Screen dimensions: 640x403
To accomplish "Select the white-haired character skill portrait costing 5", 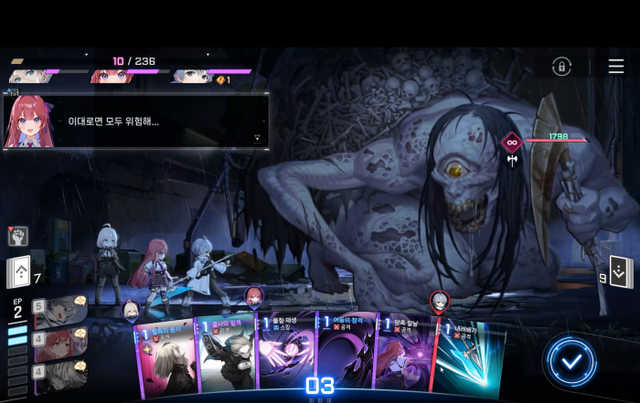I will 62,312.
